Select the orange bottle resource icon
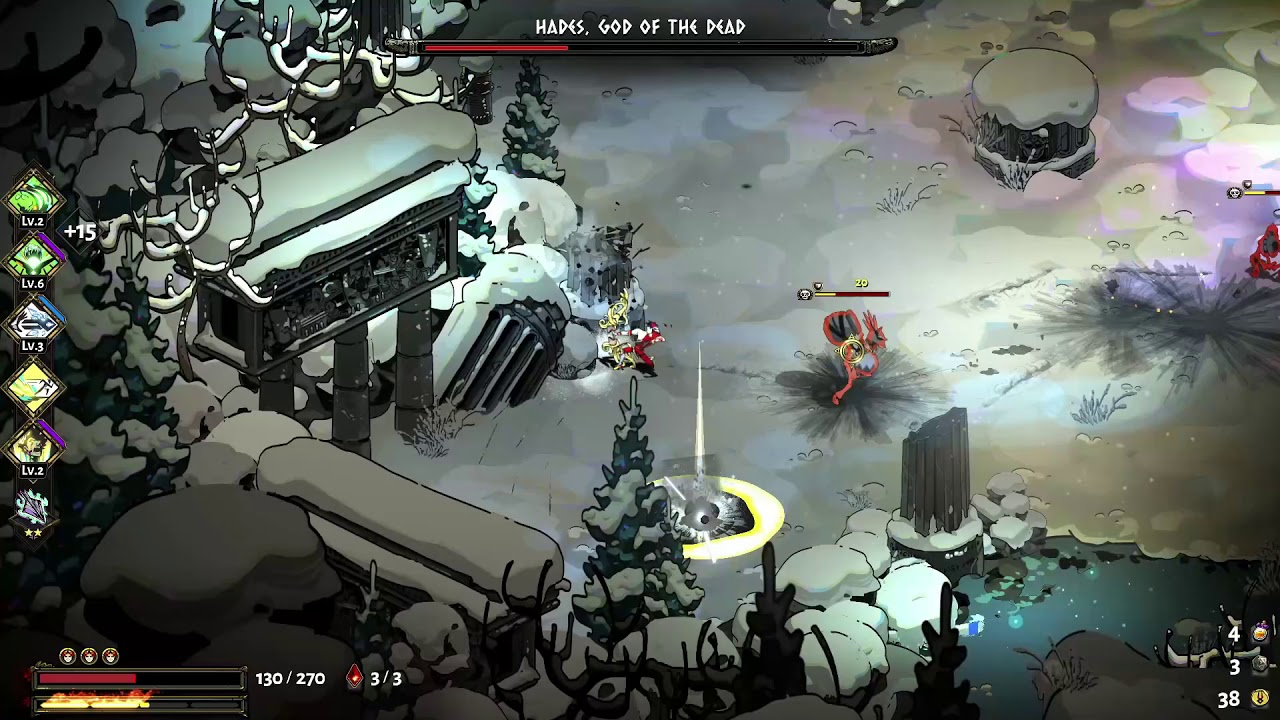 pos(1260,633)
